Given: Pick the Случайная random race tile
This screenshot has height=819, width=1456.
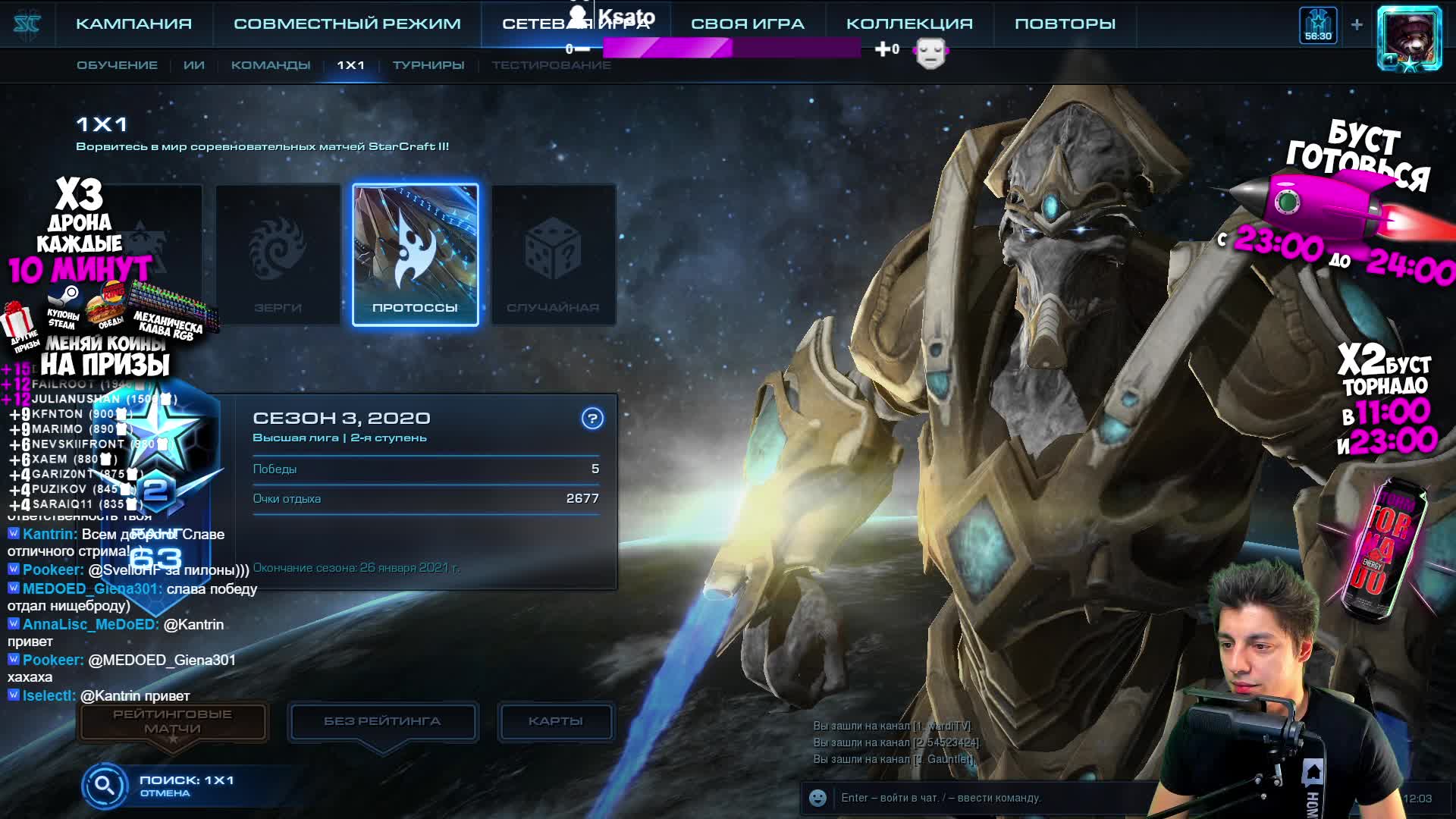Looking at the screenshot, I should tap(554, 255).
